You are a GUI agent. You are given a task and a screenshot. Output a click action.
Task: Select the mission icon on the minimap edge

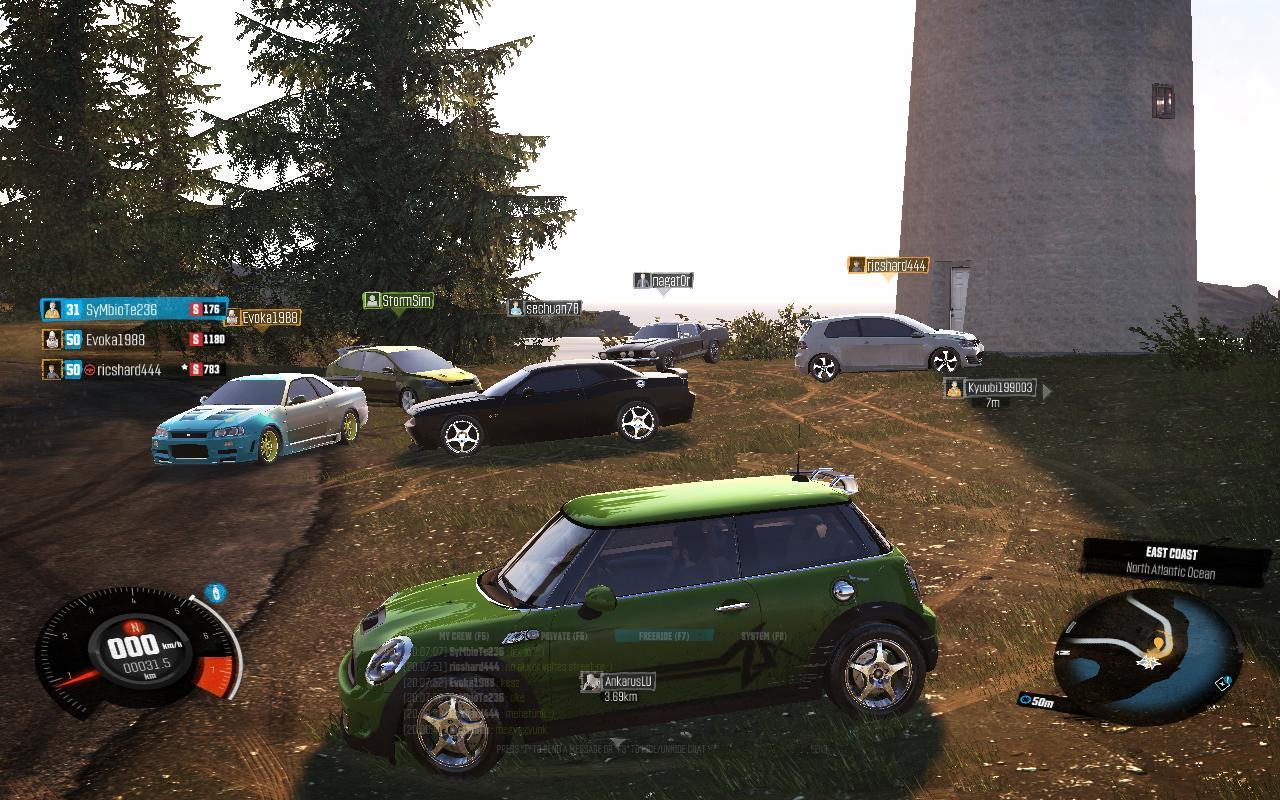click(1224, 684)
